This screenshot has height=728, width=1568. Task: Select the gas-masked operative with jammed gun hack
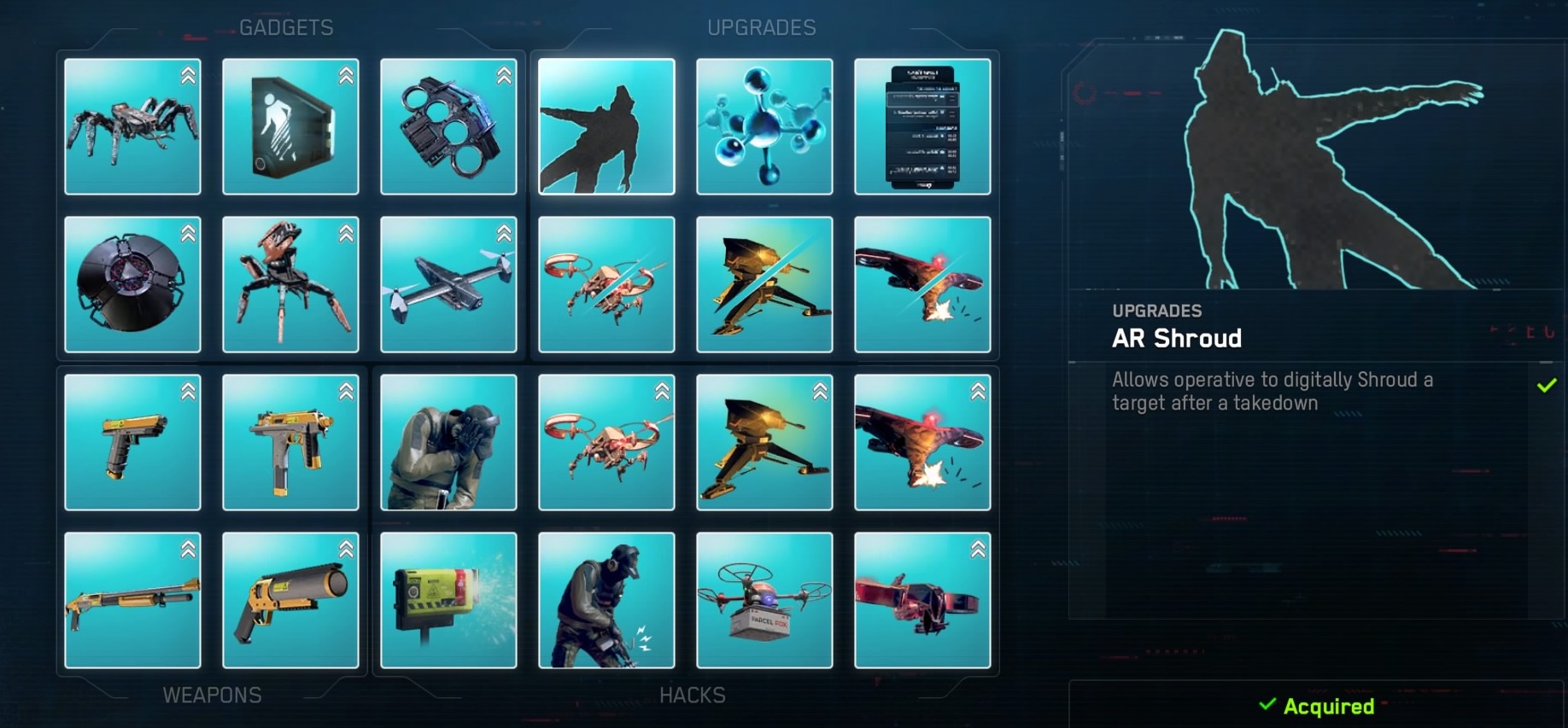tap(606, 600)
